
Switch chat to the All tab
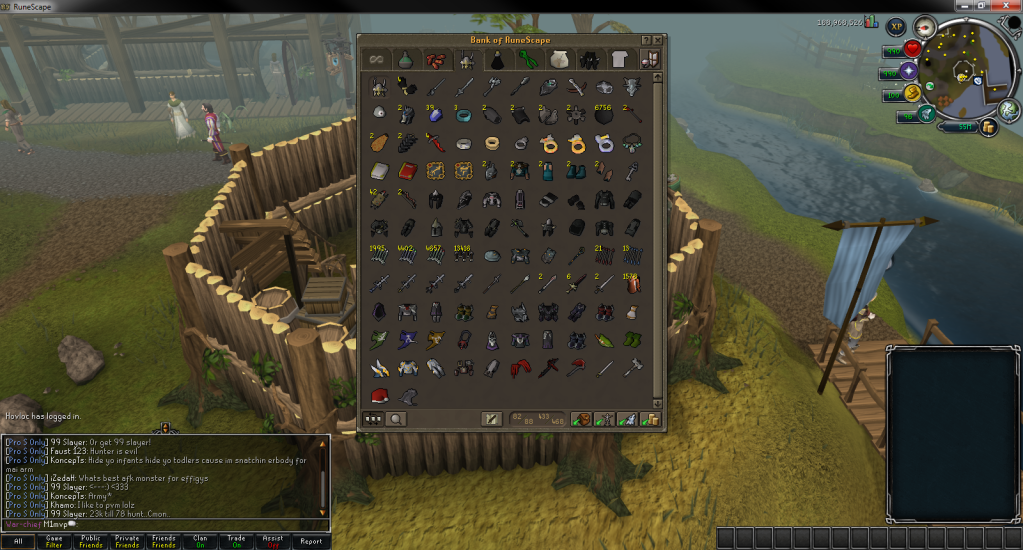[18, 541]
